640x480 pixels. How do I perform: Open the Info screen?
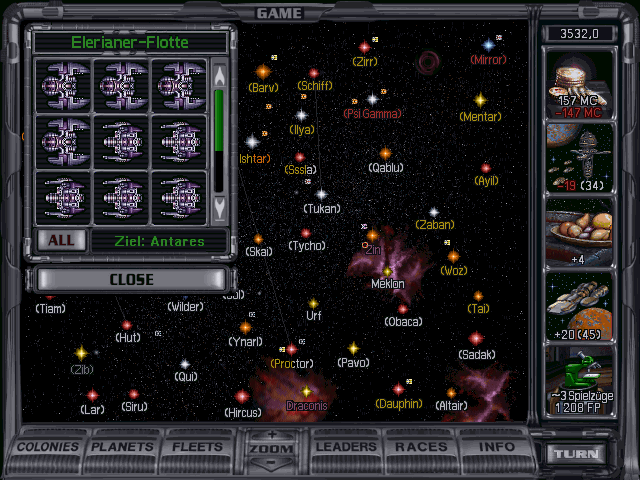click(x=497, y=447)
